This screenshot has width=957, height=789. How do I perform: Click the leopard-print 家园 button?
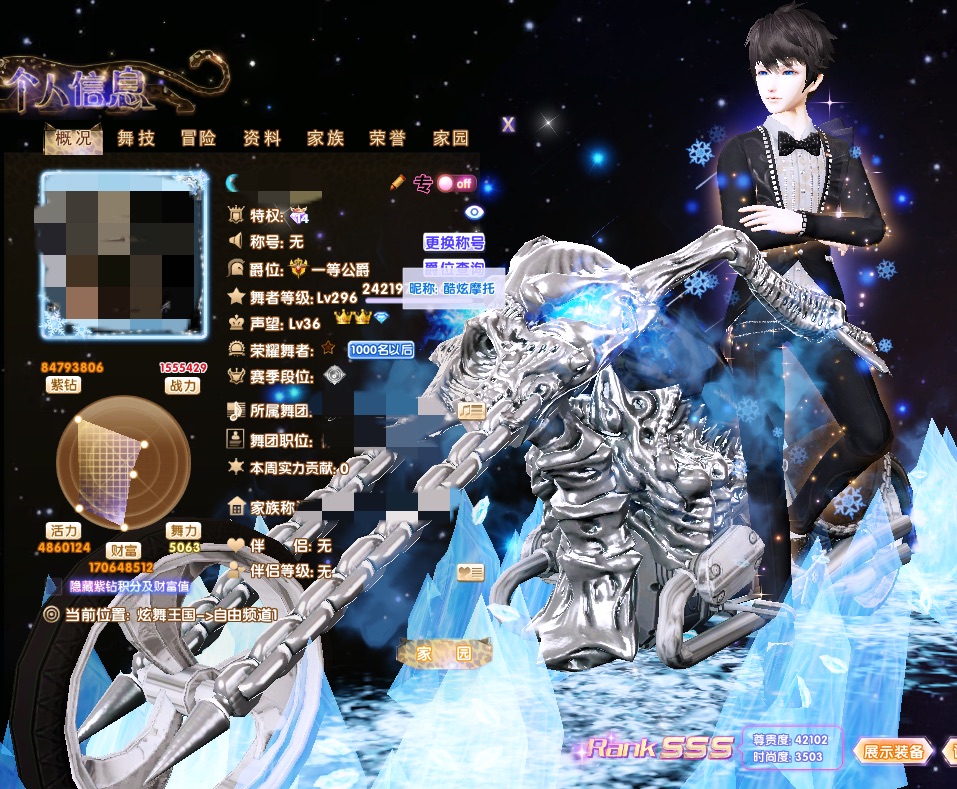[445, 653]
